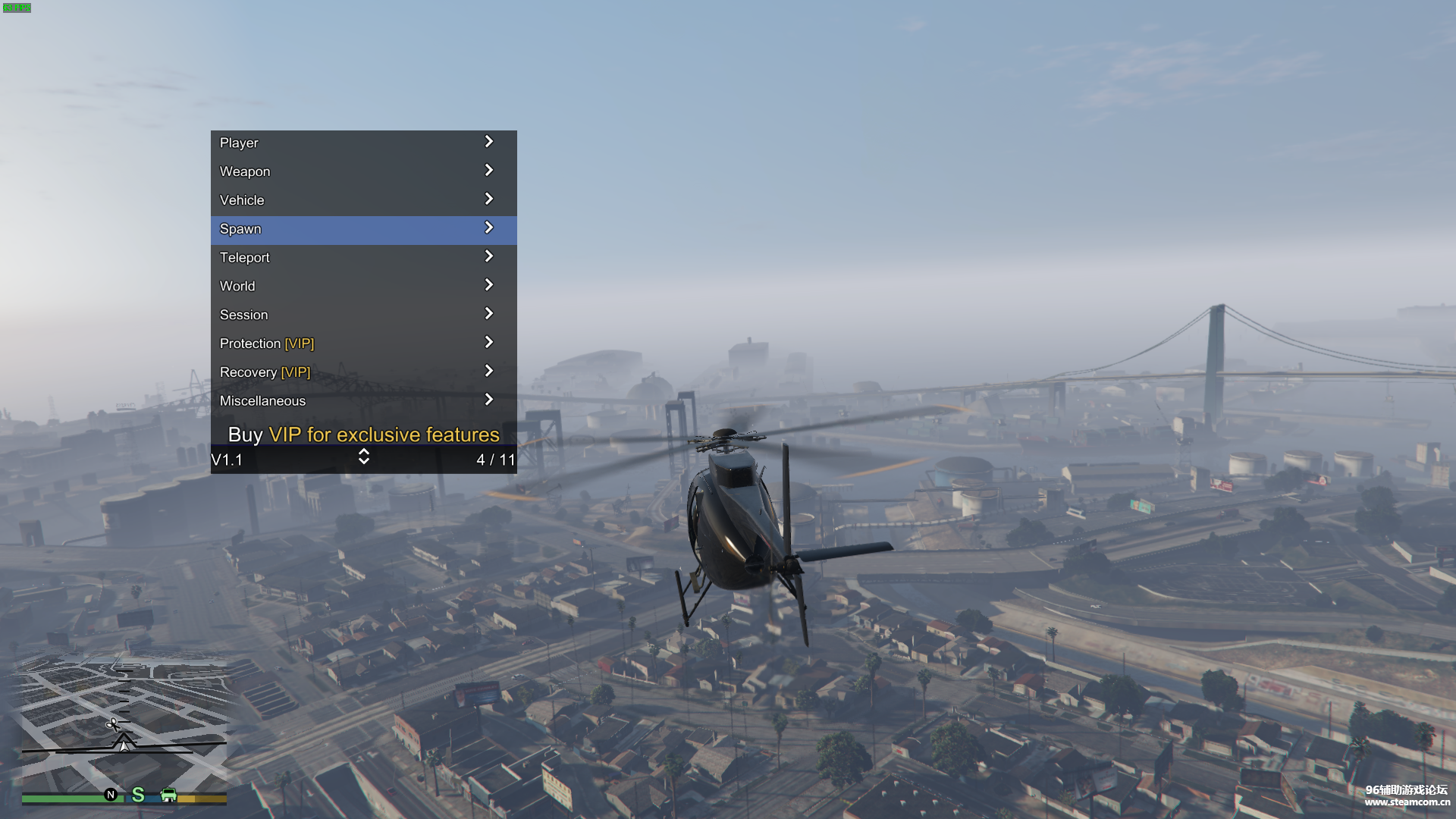Open the Teleport submenu

(363, 258)
